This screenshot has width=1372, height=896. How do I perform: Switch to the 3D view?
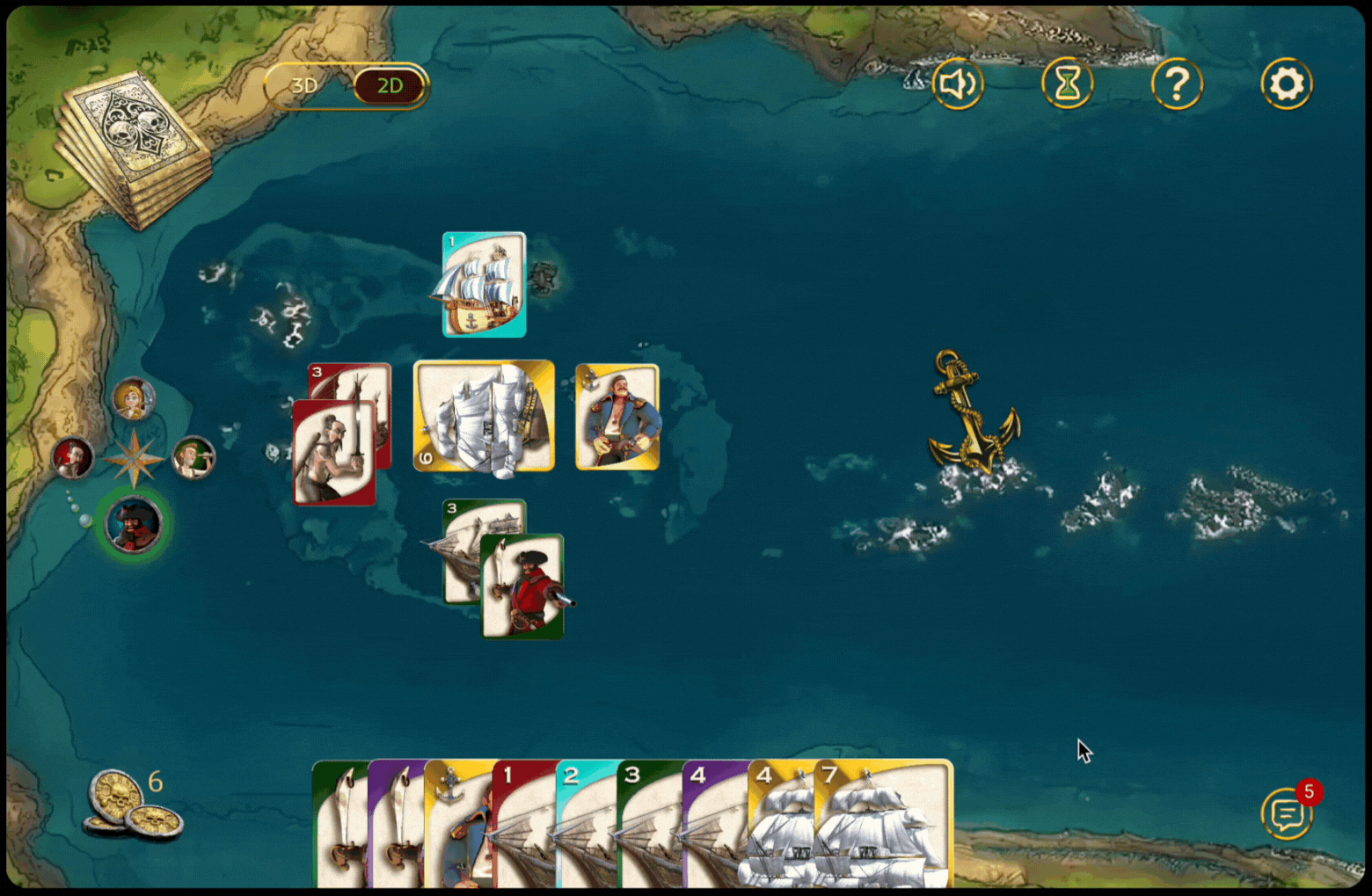coord(304,85)
